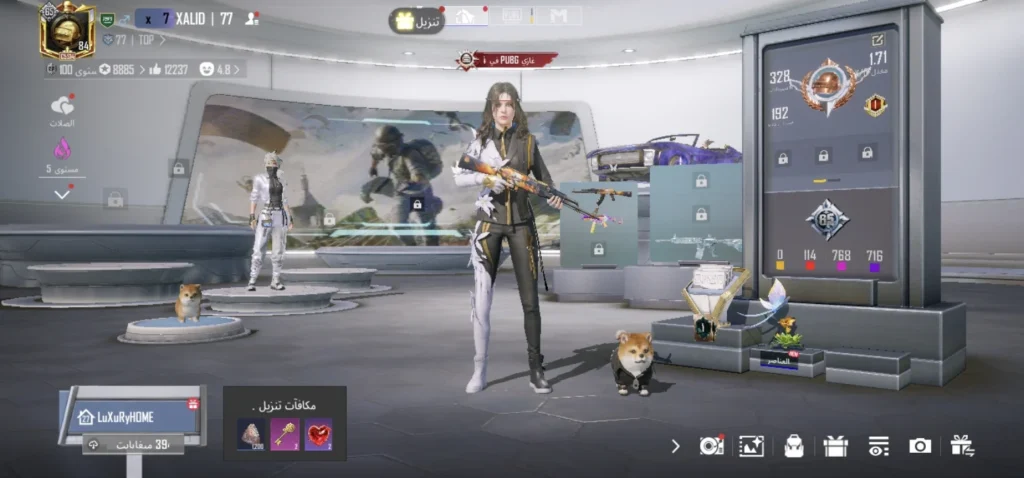1024x478 pixels.
Task: Open the picture sparkle gallery icon
Action: click(x=751, y=446)
